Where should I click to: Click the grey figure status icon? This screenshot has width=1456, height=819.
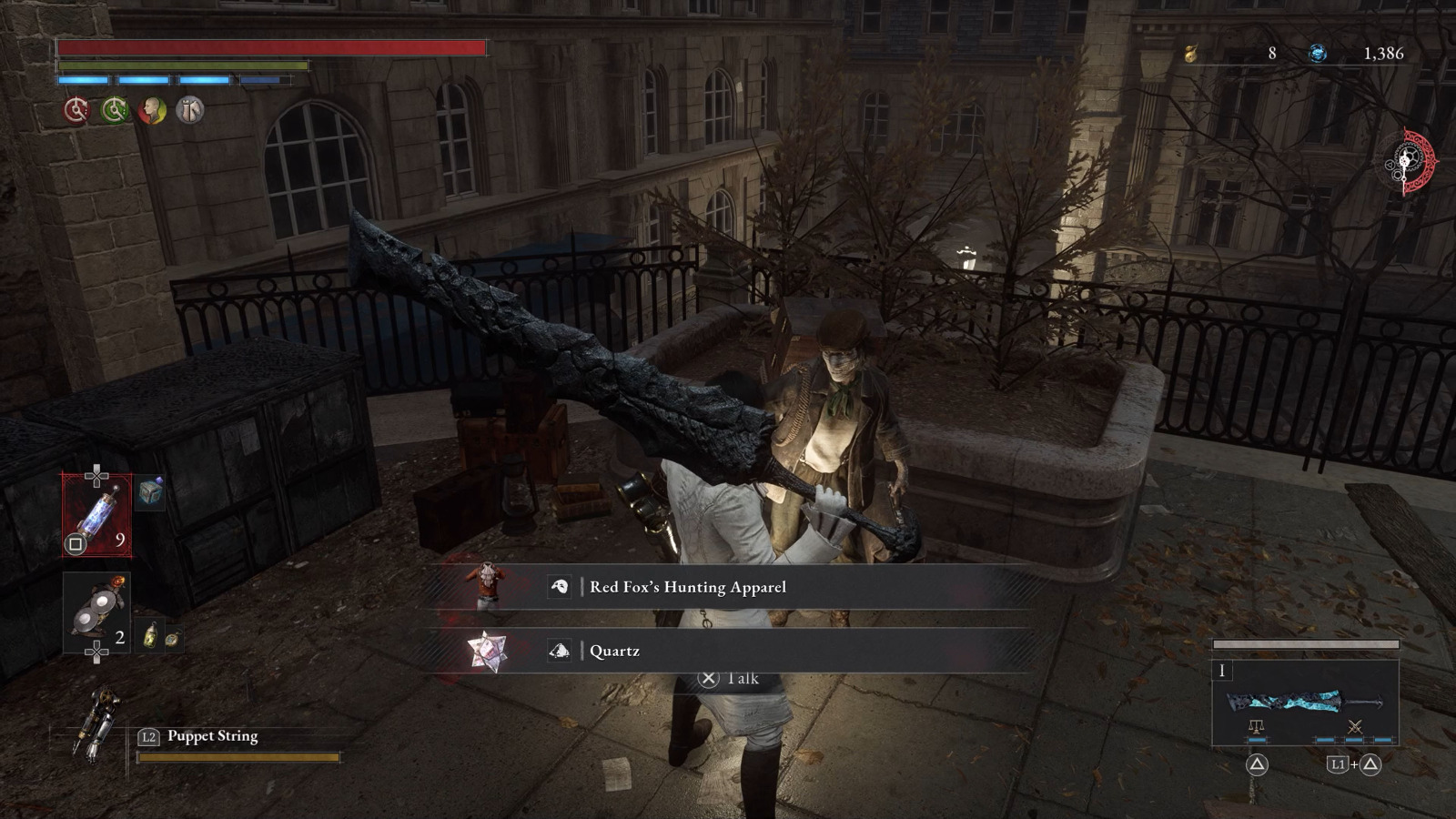point(190,110)
